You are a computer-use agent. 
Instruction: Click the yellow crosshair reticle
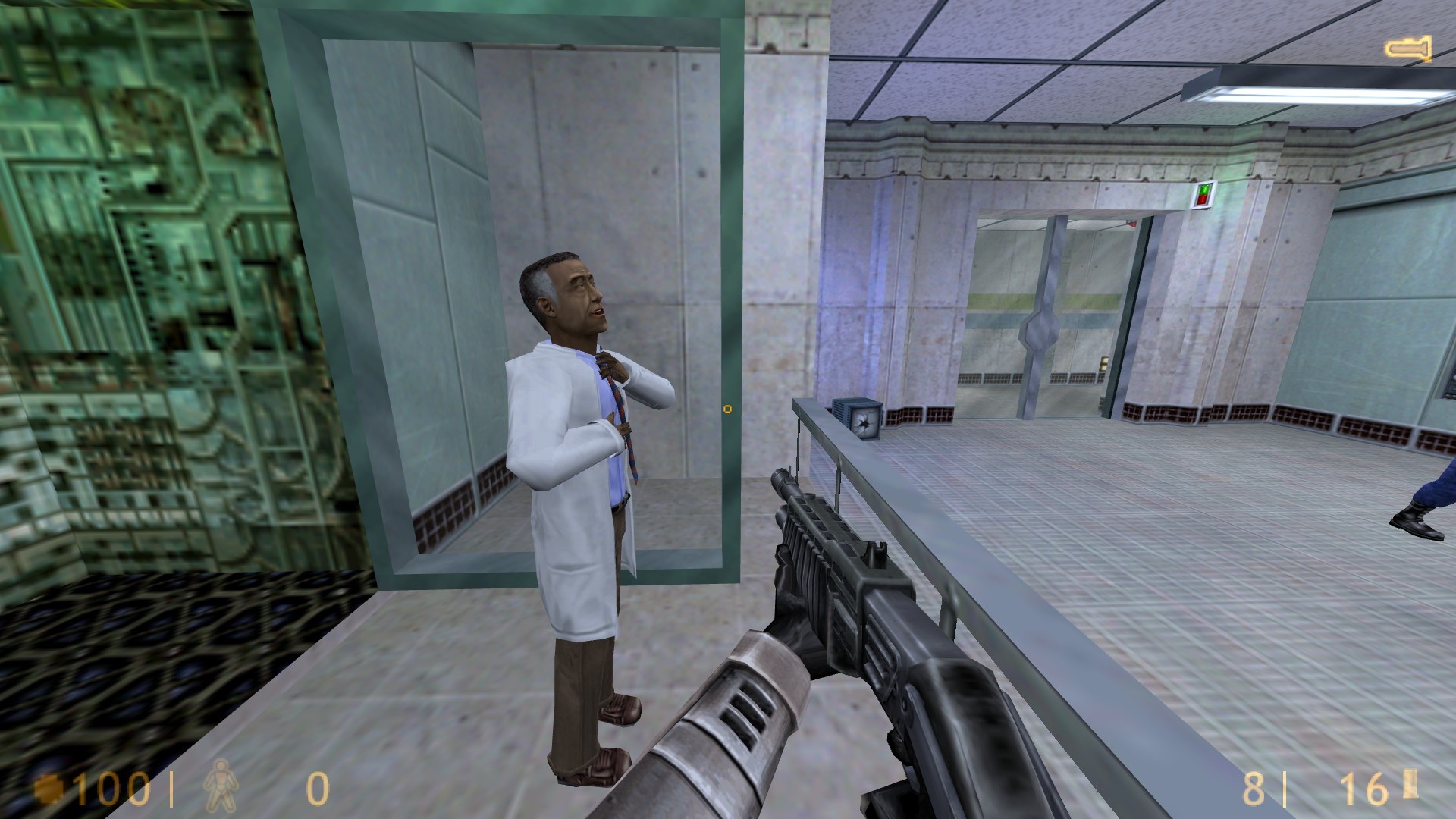tap(728, 409)
